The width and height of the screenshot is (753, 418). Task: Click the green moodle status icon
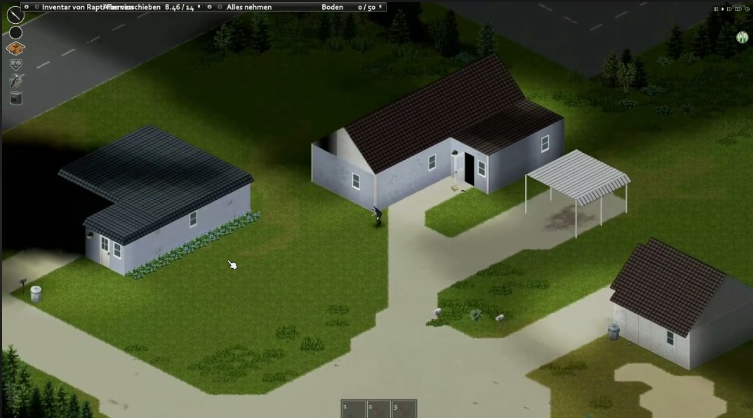(x=743, y=38)
